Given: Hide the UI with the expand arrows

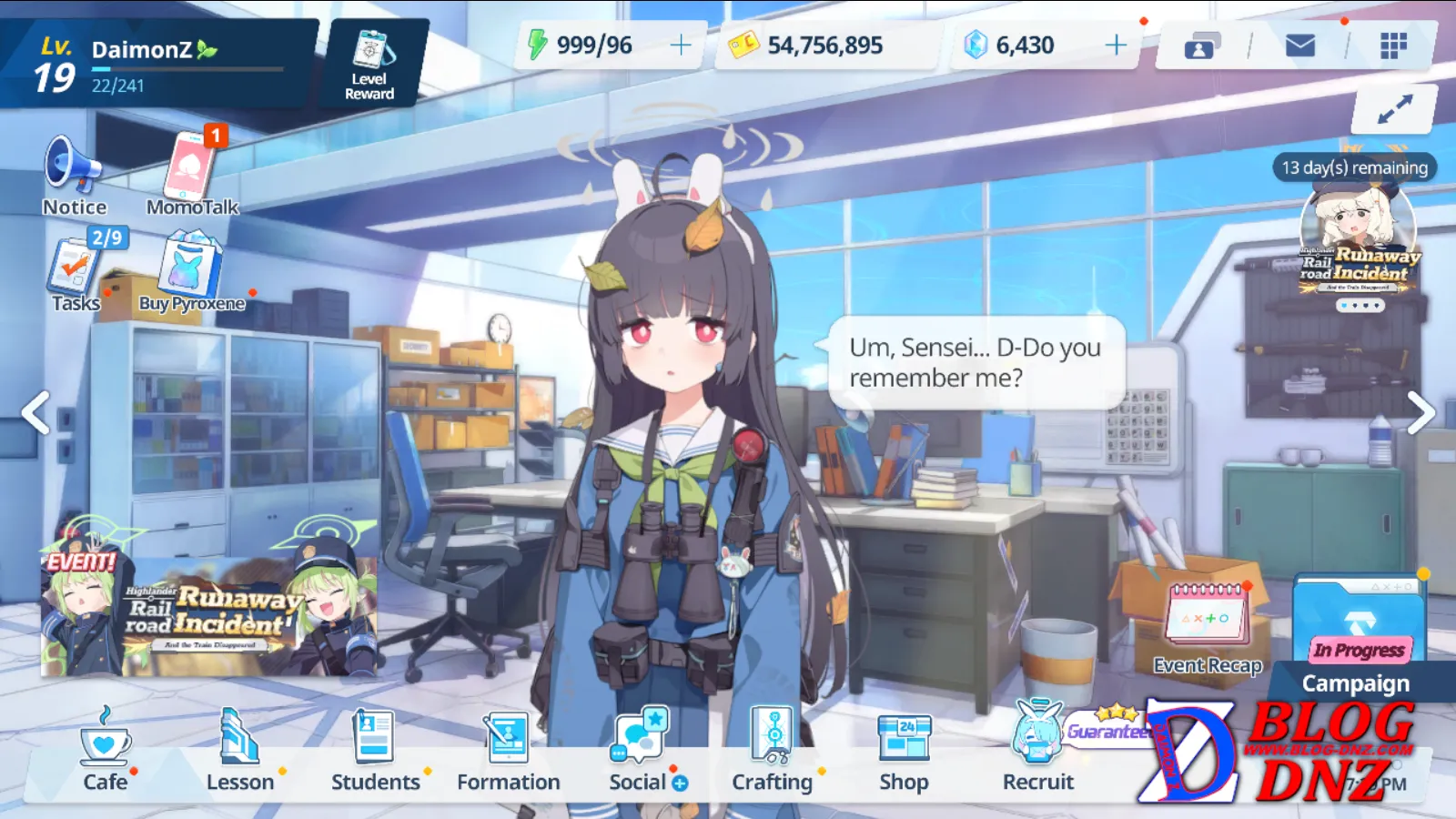Looking at the screenshot, I should (x=1394, y=109).
